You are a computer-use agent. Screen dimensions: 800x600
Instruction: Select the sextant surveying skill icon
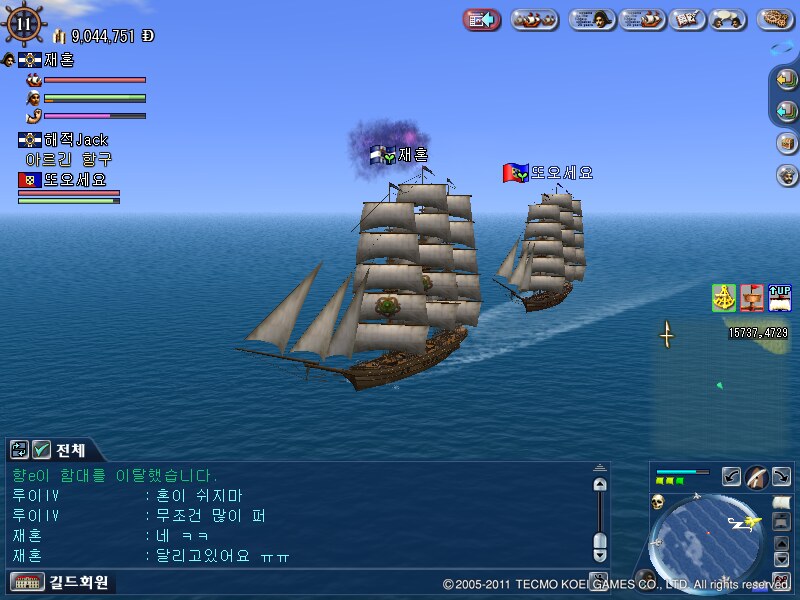pyautogui.click(x=724, y=297)
